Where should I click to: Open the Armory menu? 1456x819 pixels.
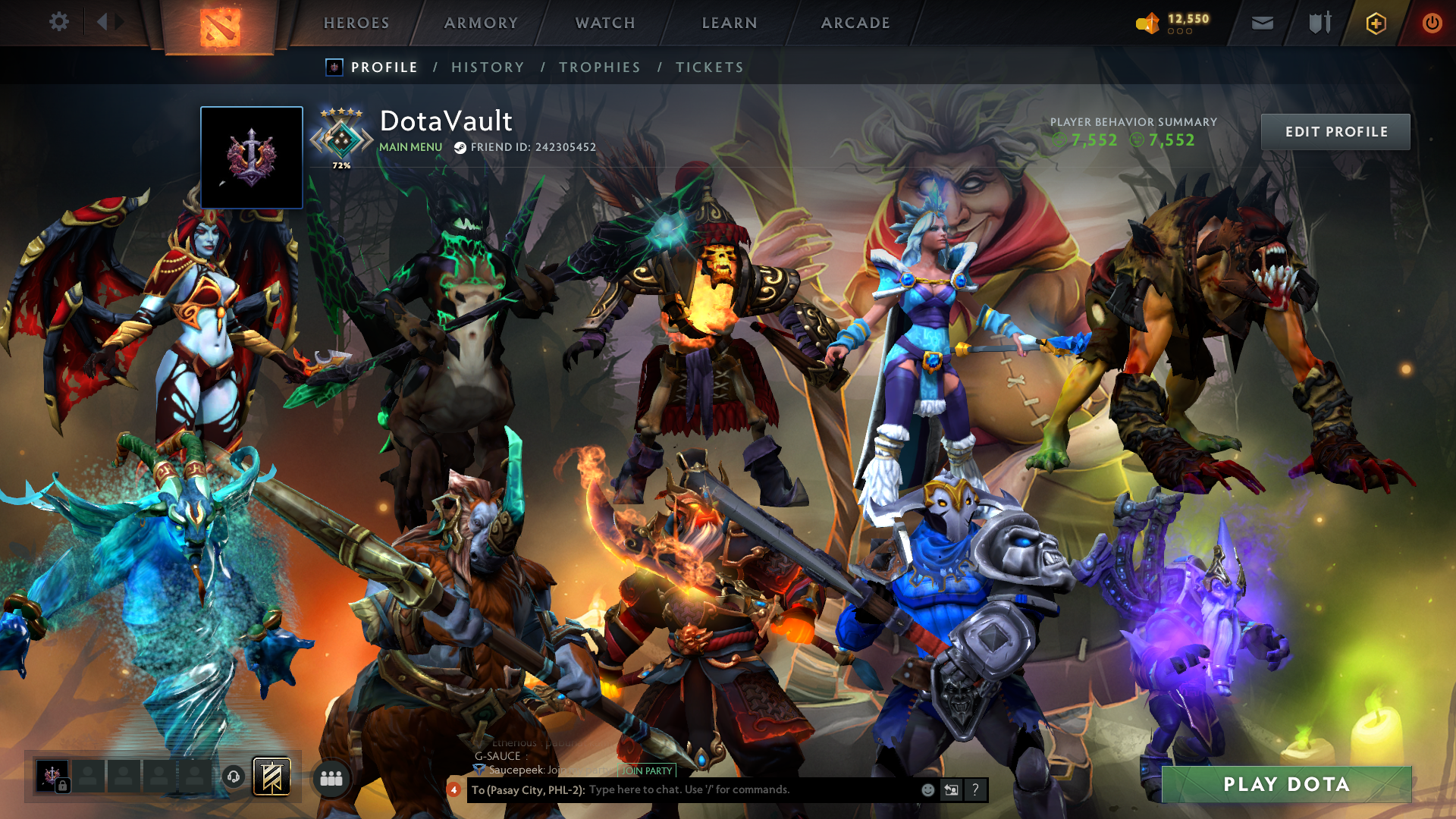481,23
